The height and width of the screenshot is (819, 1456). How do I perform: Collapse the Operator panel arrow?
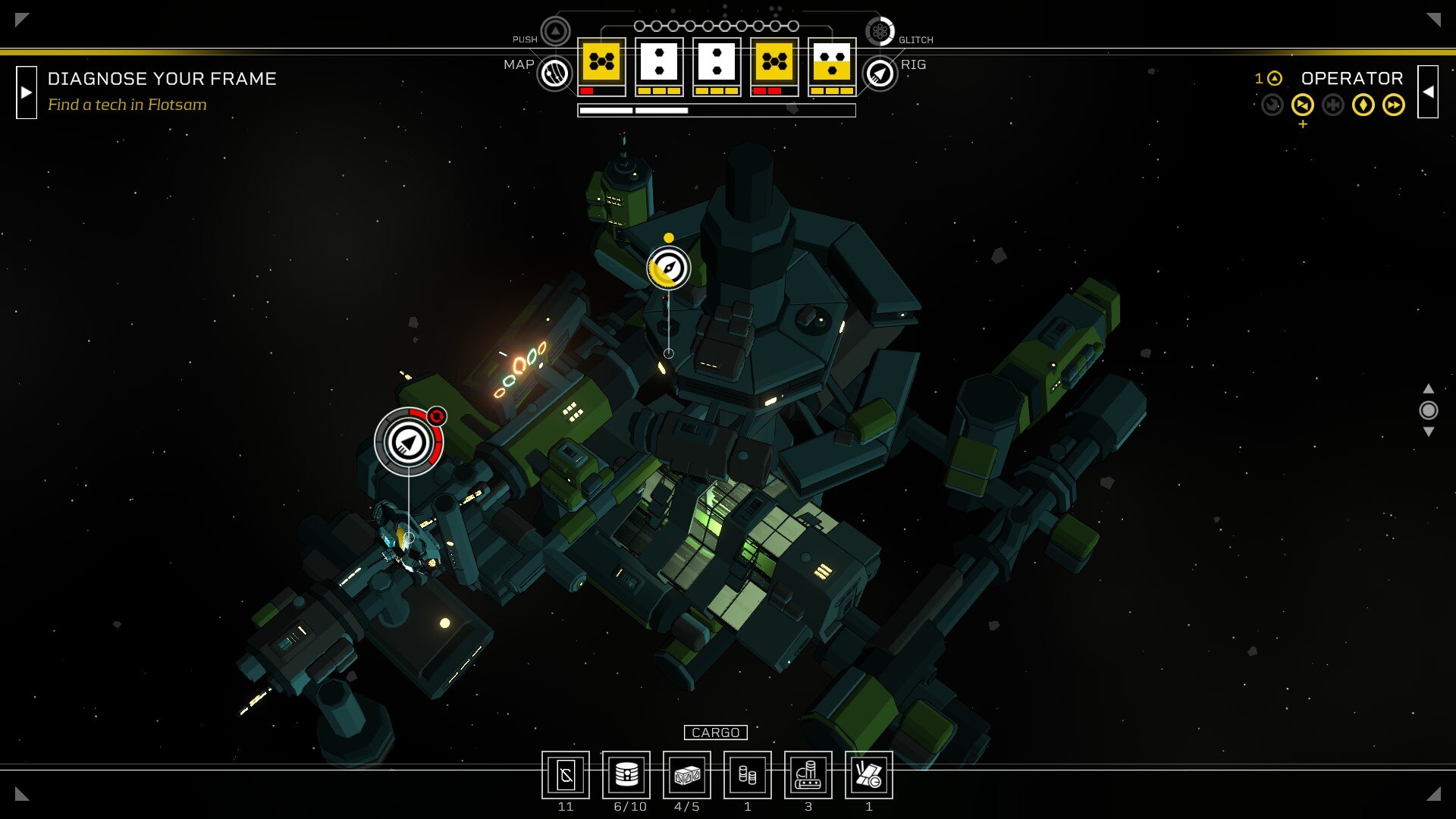pos(1428,93)
